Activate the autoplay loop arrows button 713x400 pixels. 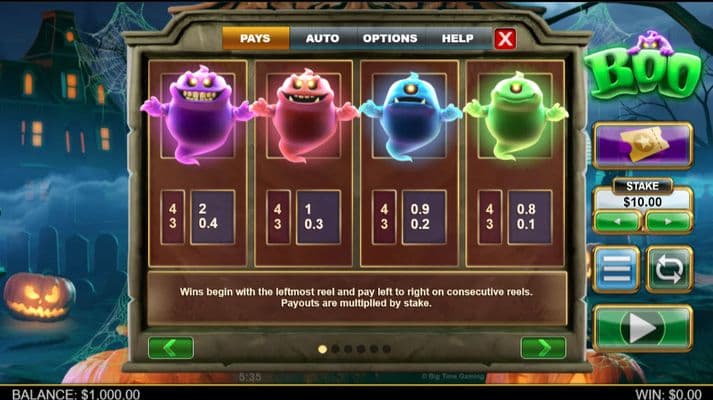669,269
